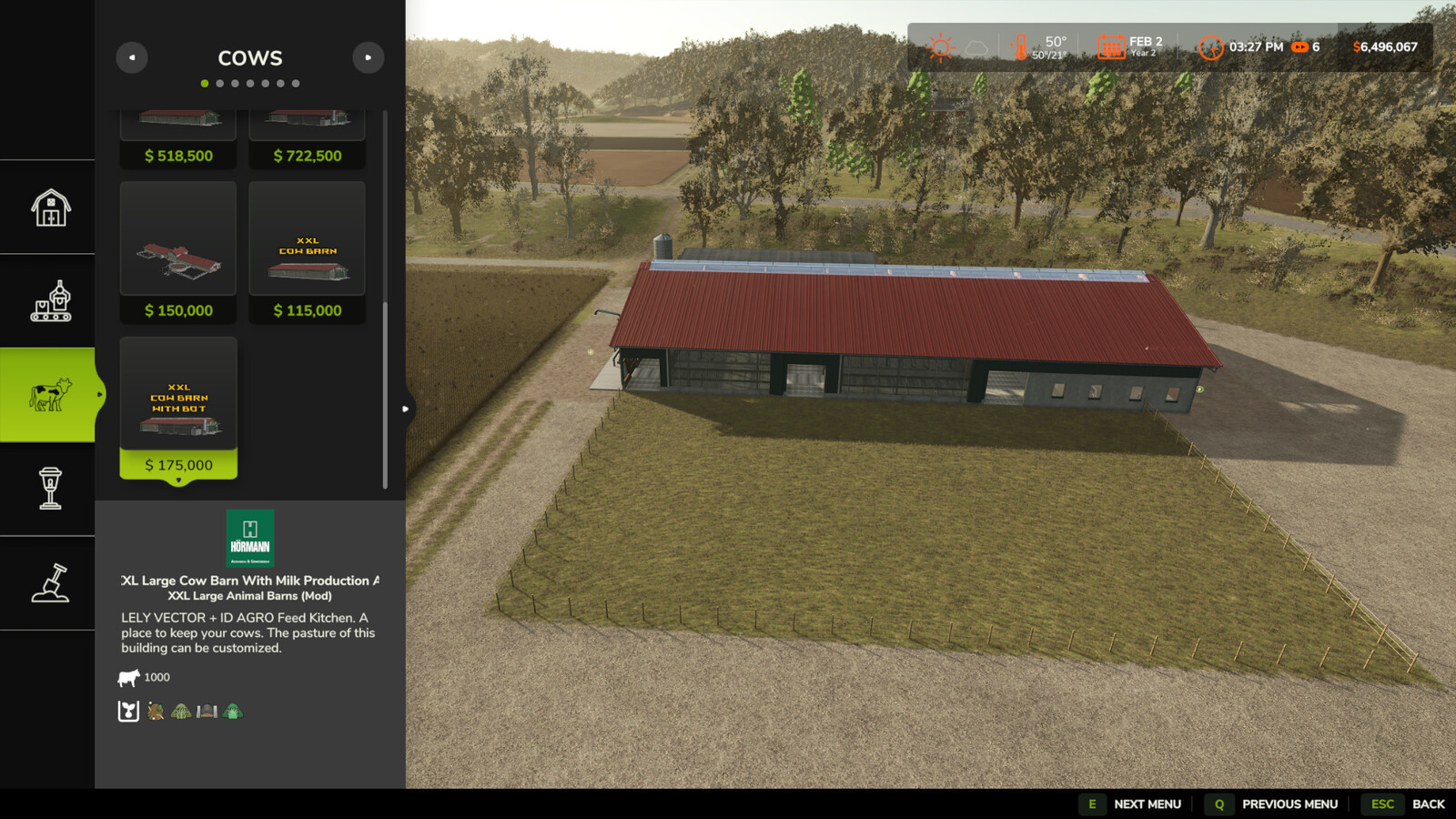
Task: Open the production buildings category icon
Action: pyautogui.click(x=49, y=302)
